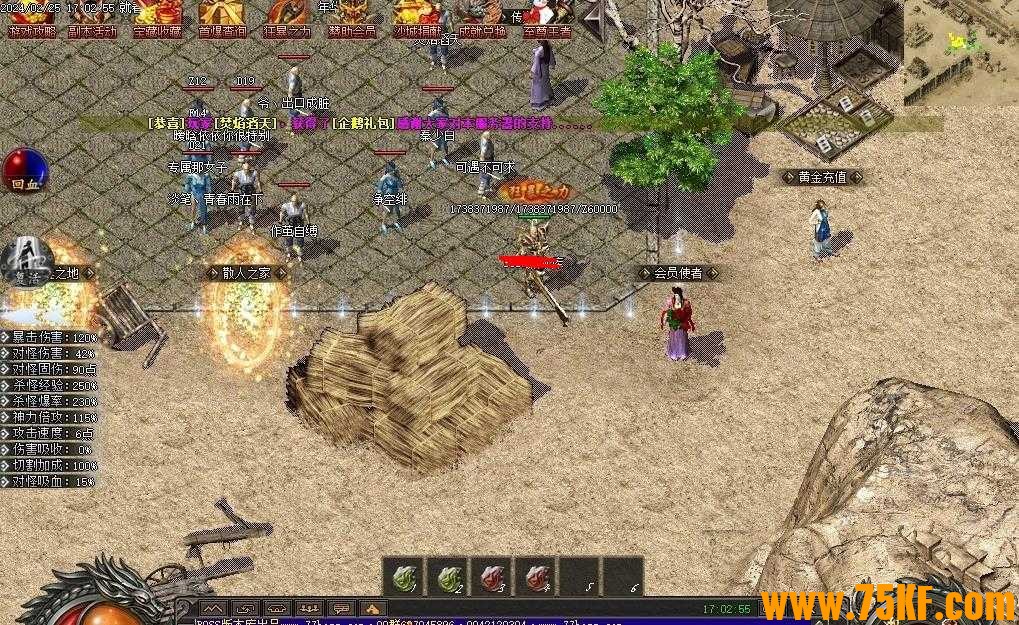Open the minimap in the corner
Screen dimensions: 1019x625
pos(960,52)
